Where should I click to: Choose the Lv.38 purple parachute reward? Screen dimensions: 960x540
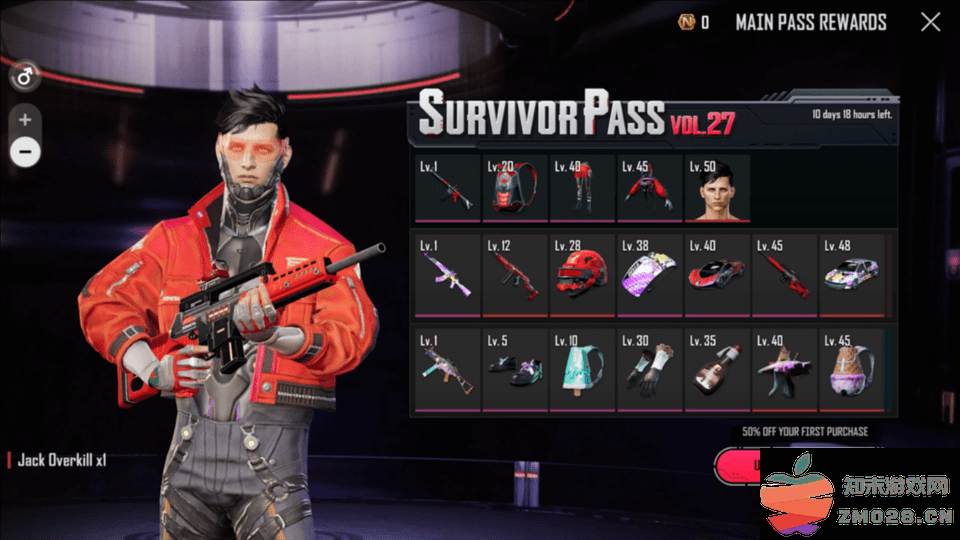[649, 274]
